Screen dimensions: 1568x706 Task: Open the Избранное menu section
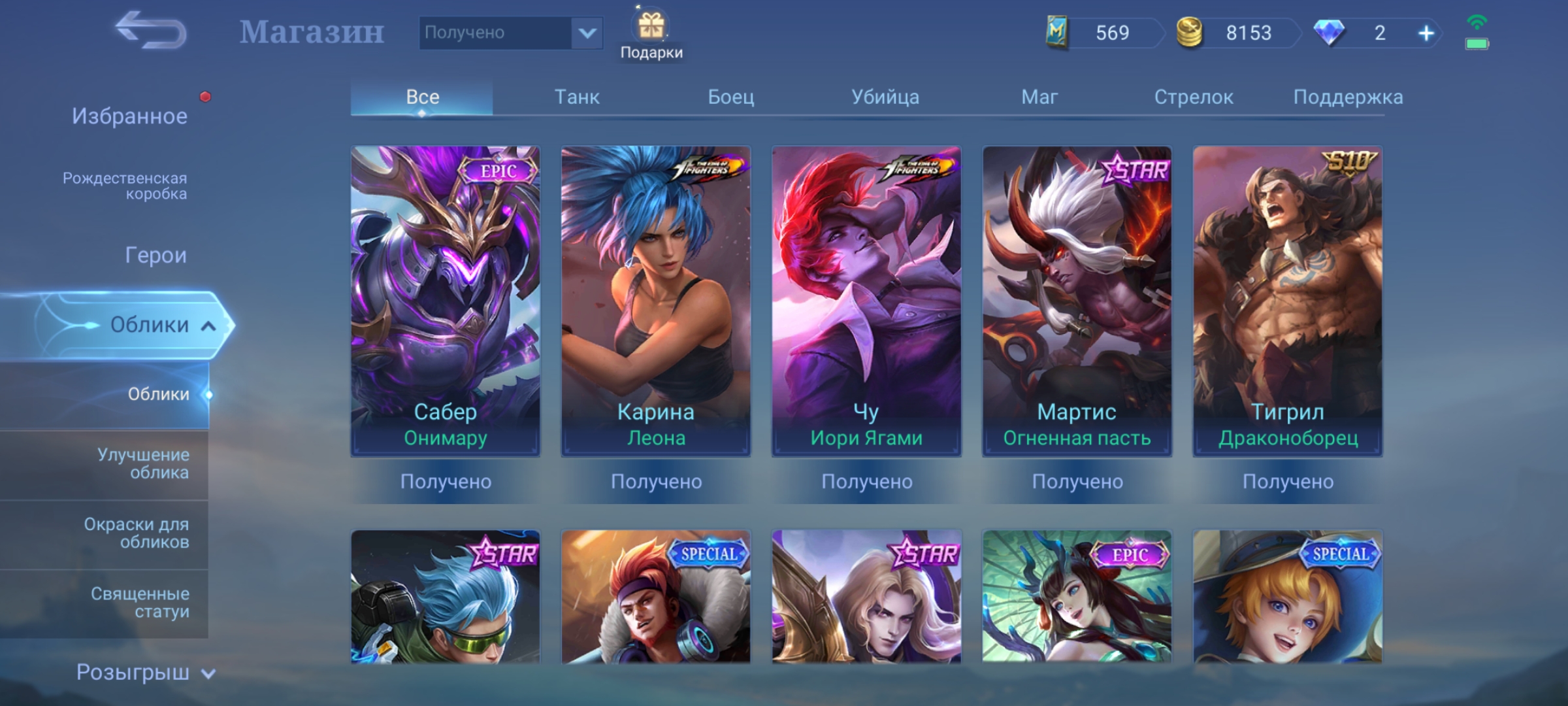[x=129, y=116]
